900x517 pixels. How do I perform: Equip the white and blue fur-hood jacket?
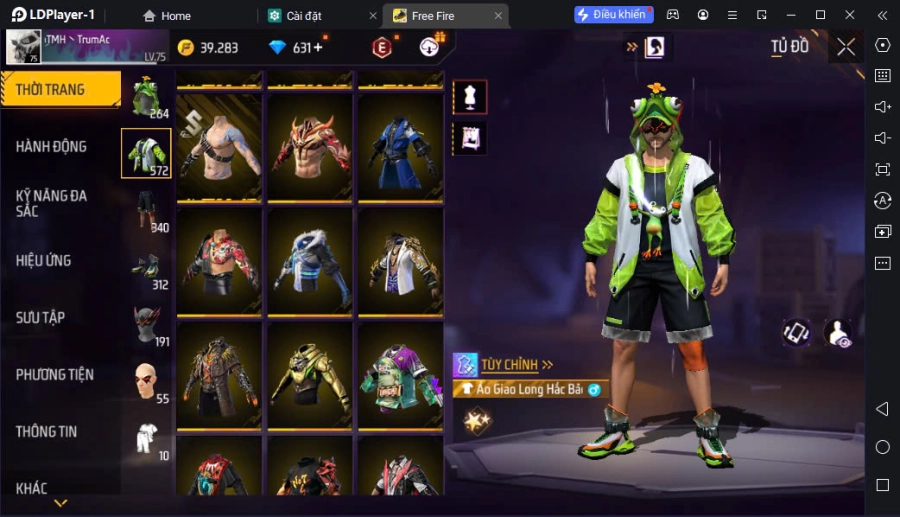point(310,262)
